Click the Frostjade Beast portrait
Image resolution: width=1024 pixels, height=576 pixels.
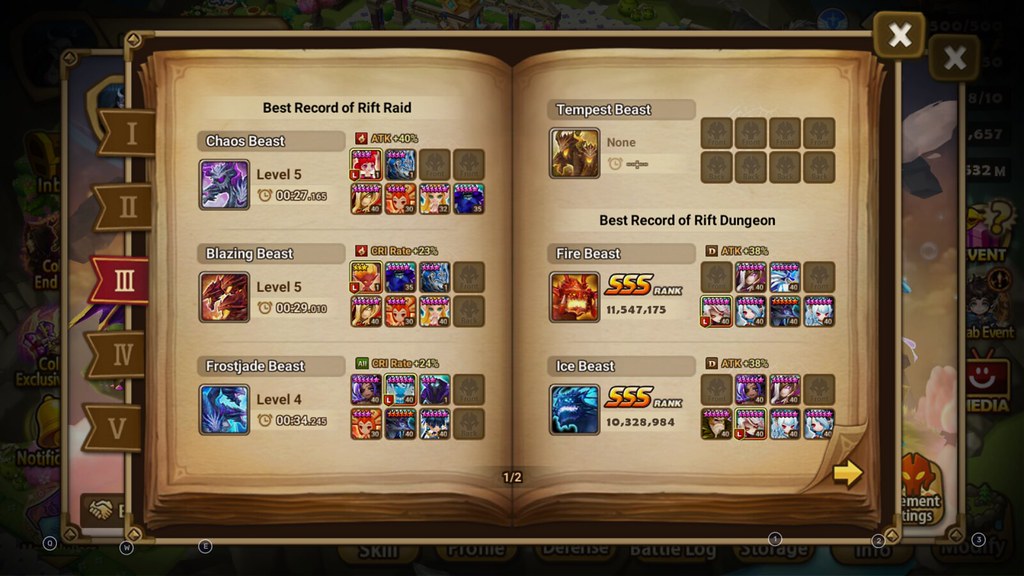coord(224,409)
